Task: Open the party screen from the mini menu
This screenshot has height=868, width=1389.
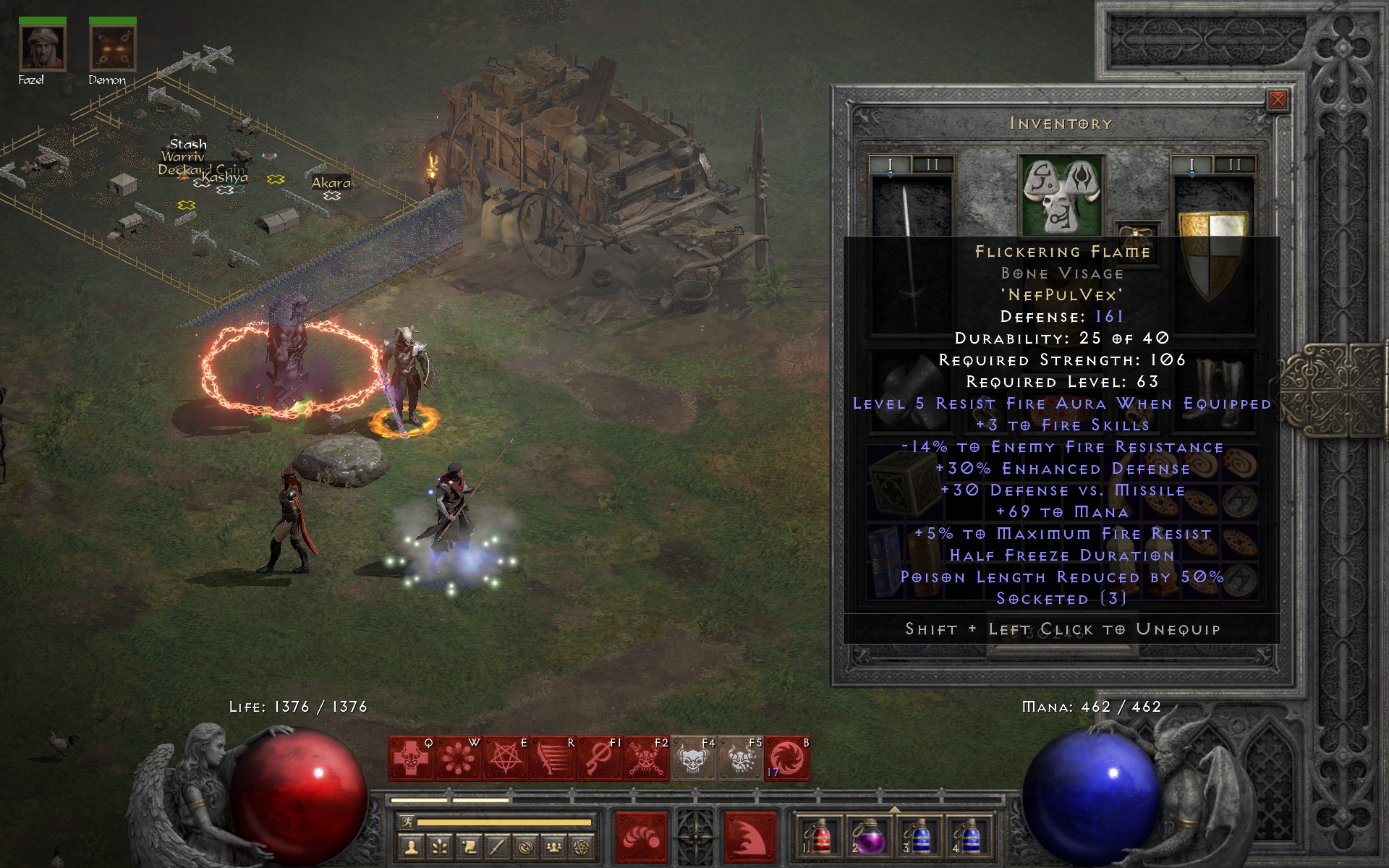Action: [x=553, y=846]
